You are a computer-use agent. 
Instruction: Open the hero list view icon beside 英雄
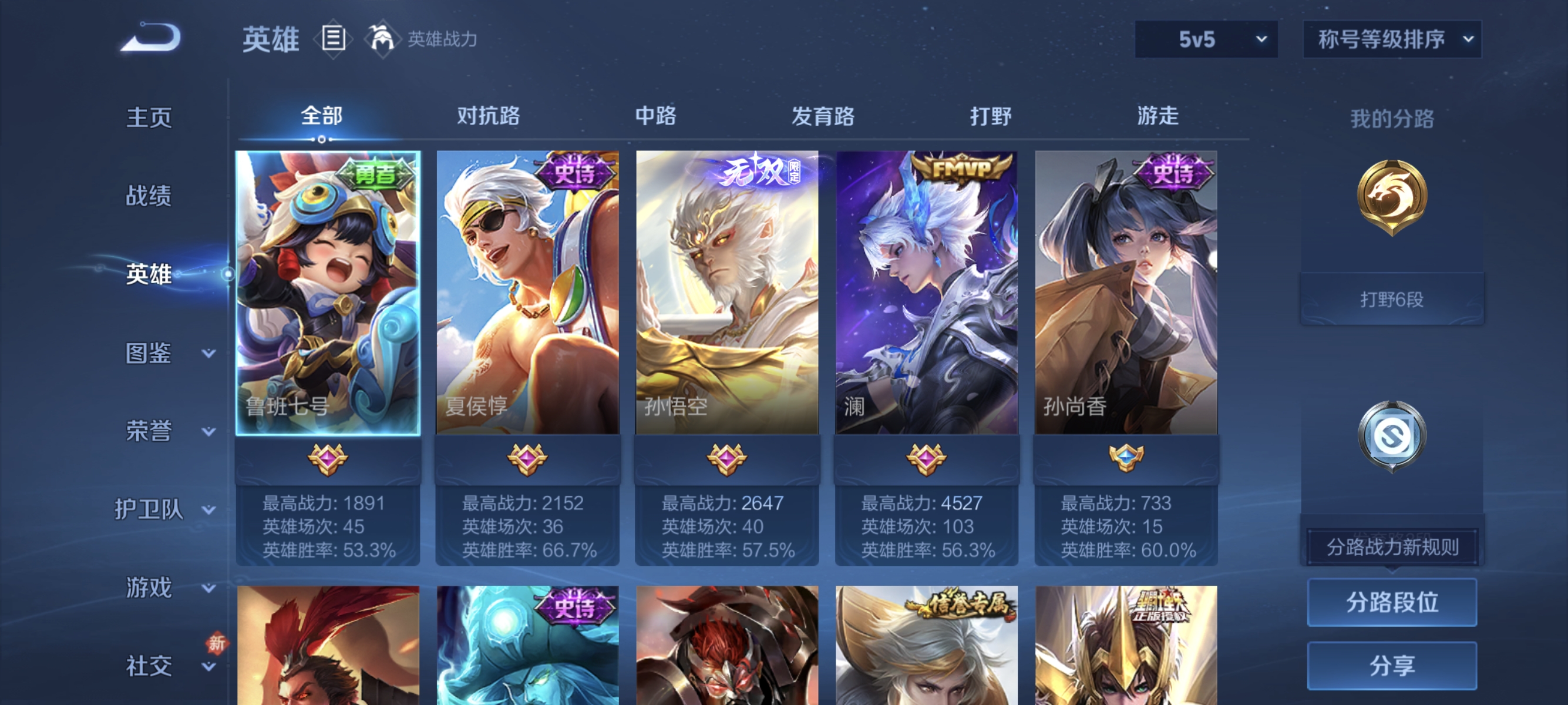pos(332,39)
